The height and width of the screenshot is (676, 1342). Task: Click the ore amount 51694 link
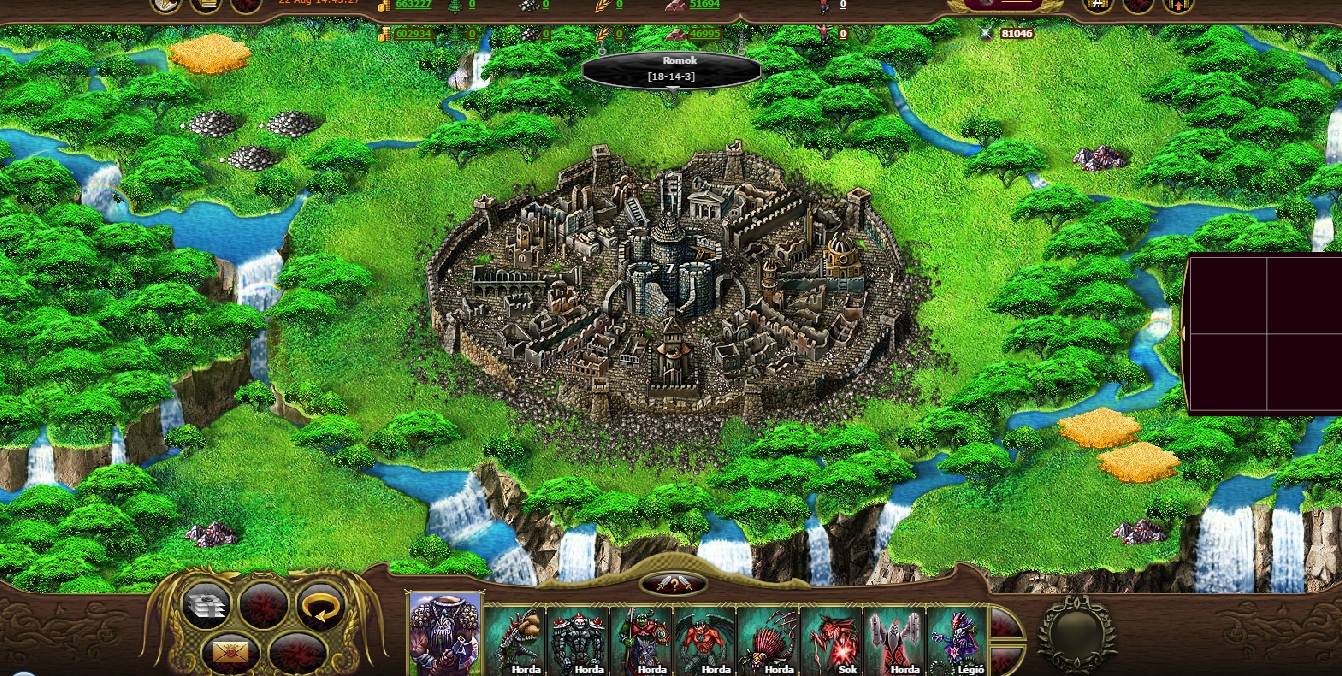point(705,4)
